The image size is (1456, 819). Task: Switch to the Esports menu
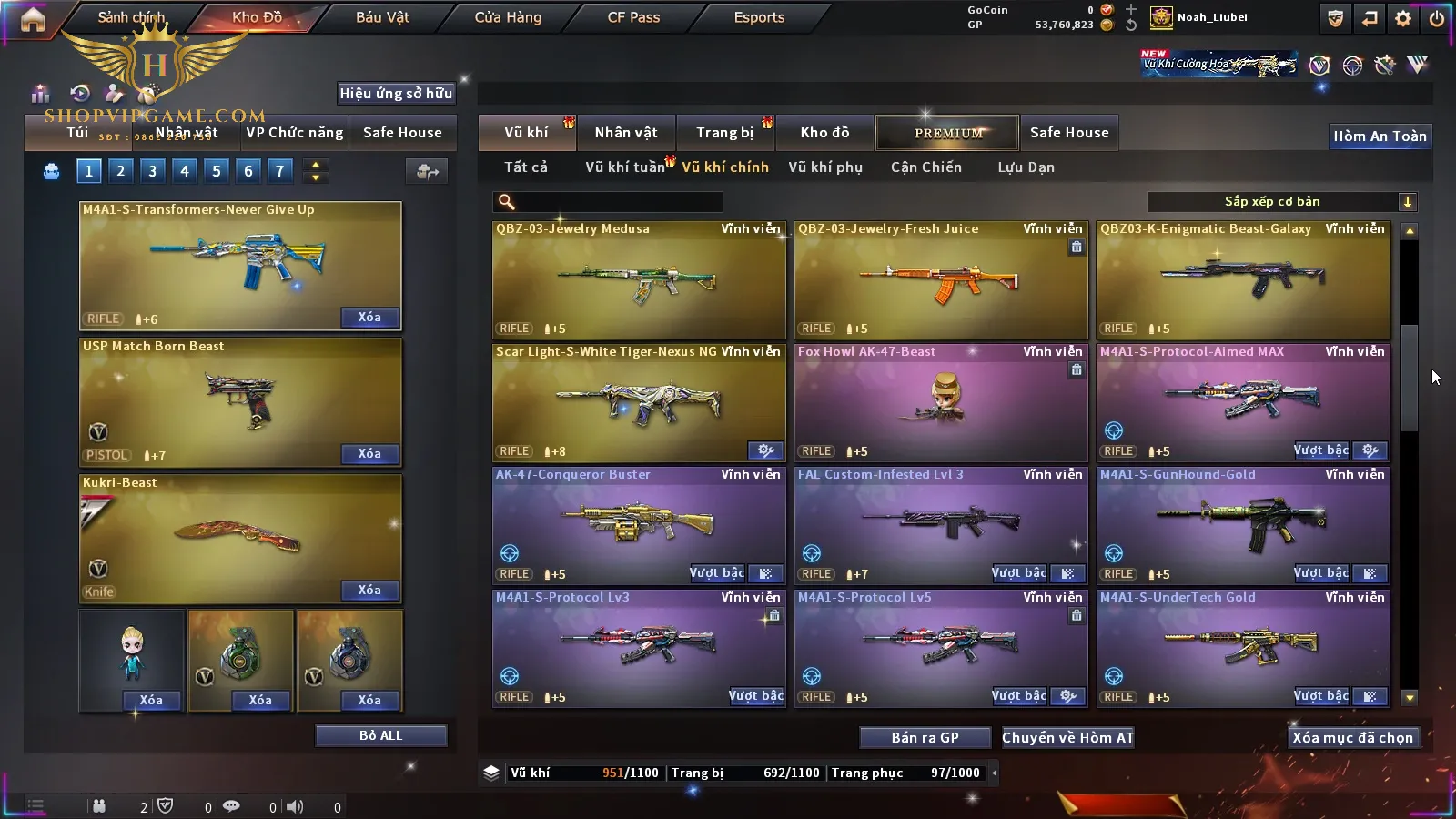[x=759, y=17]
